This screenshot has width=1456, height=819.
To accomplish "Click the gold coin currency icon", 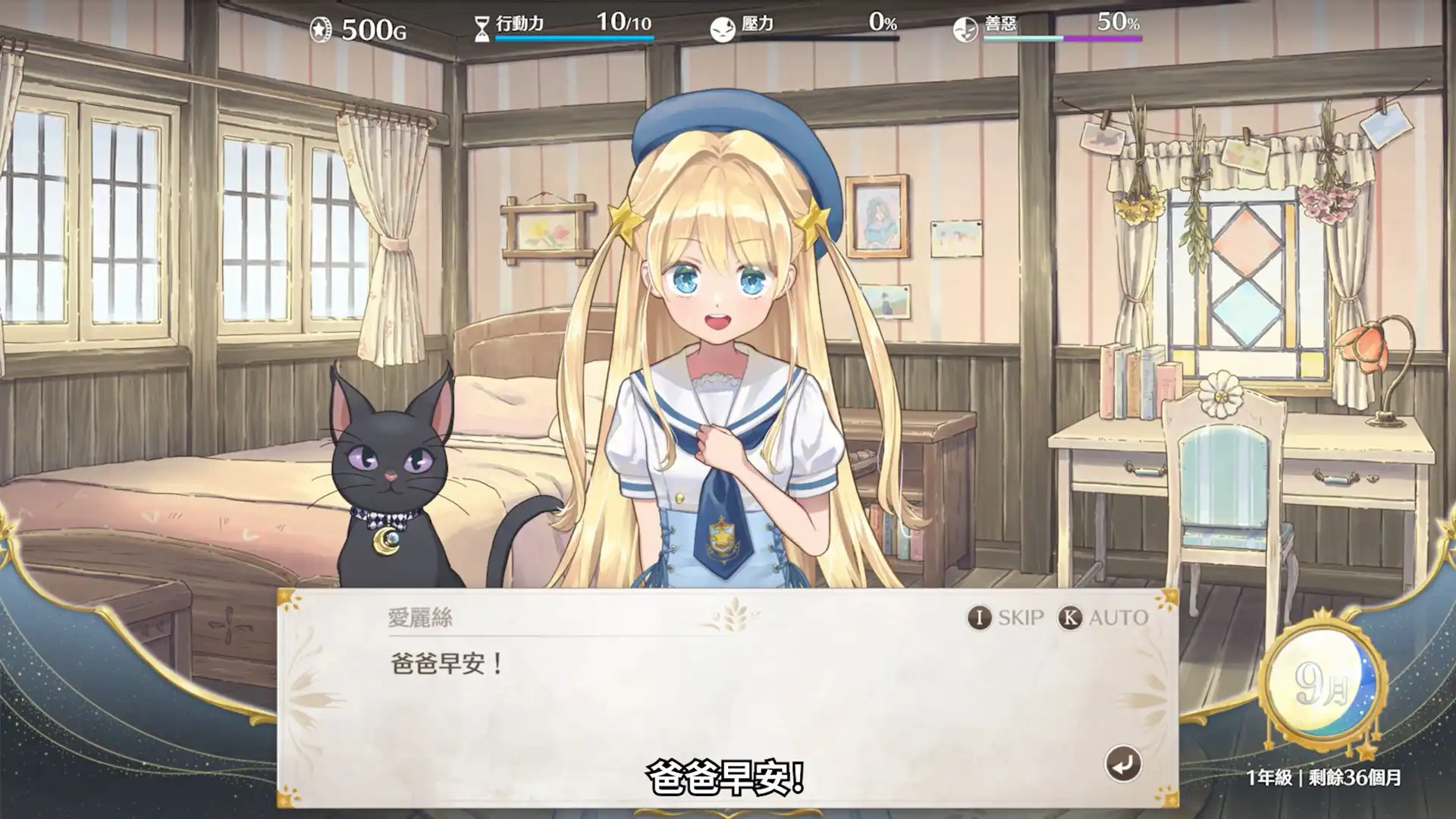I will (x=322, y=27).
